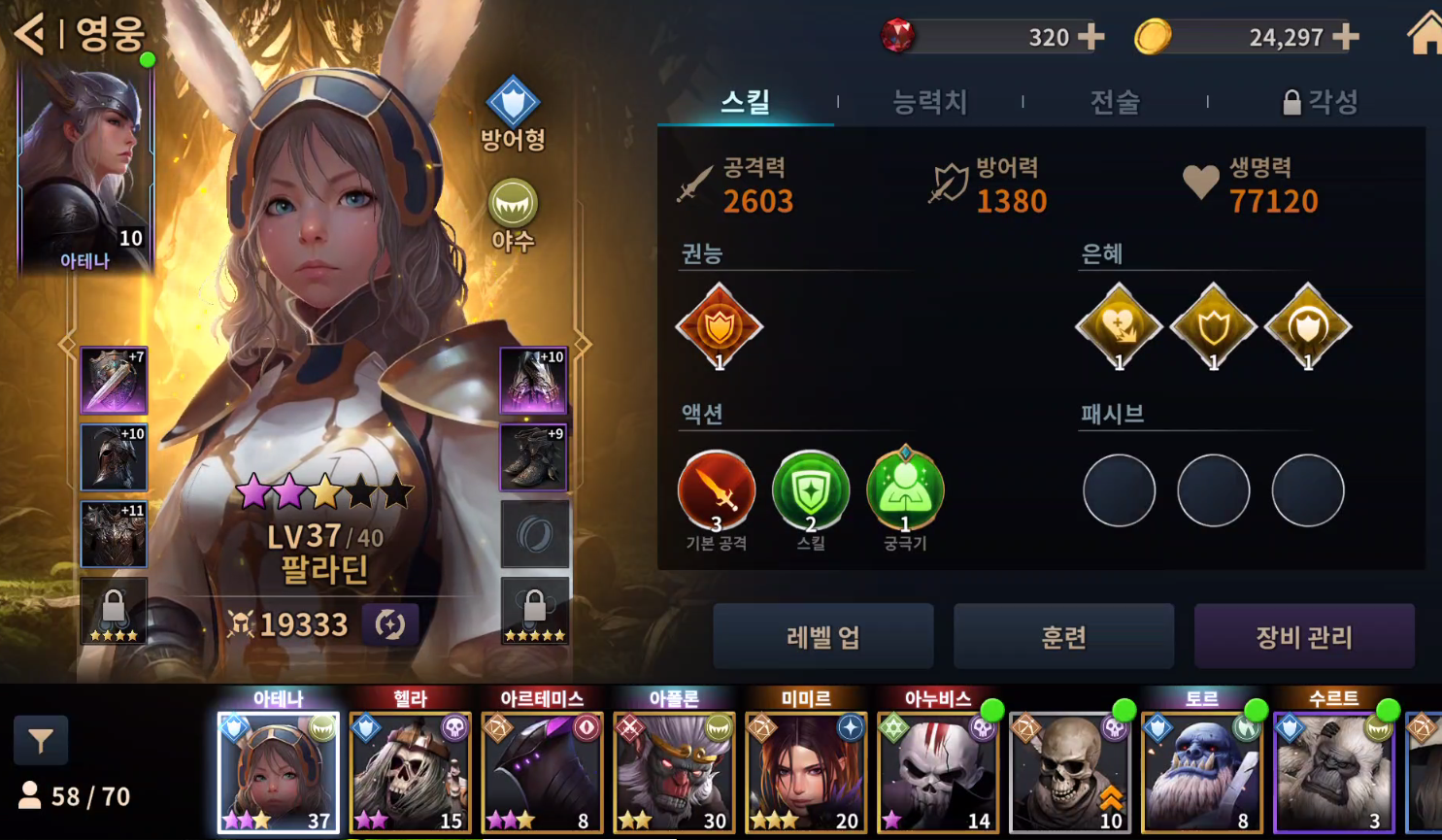Open 장비 관리 equipment management
The image size is (1442, 840).
(x=1303, y=637)
